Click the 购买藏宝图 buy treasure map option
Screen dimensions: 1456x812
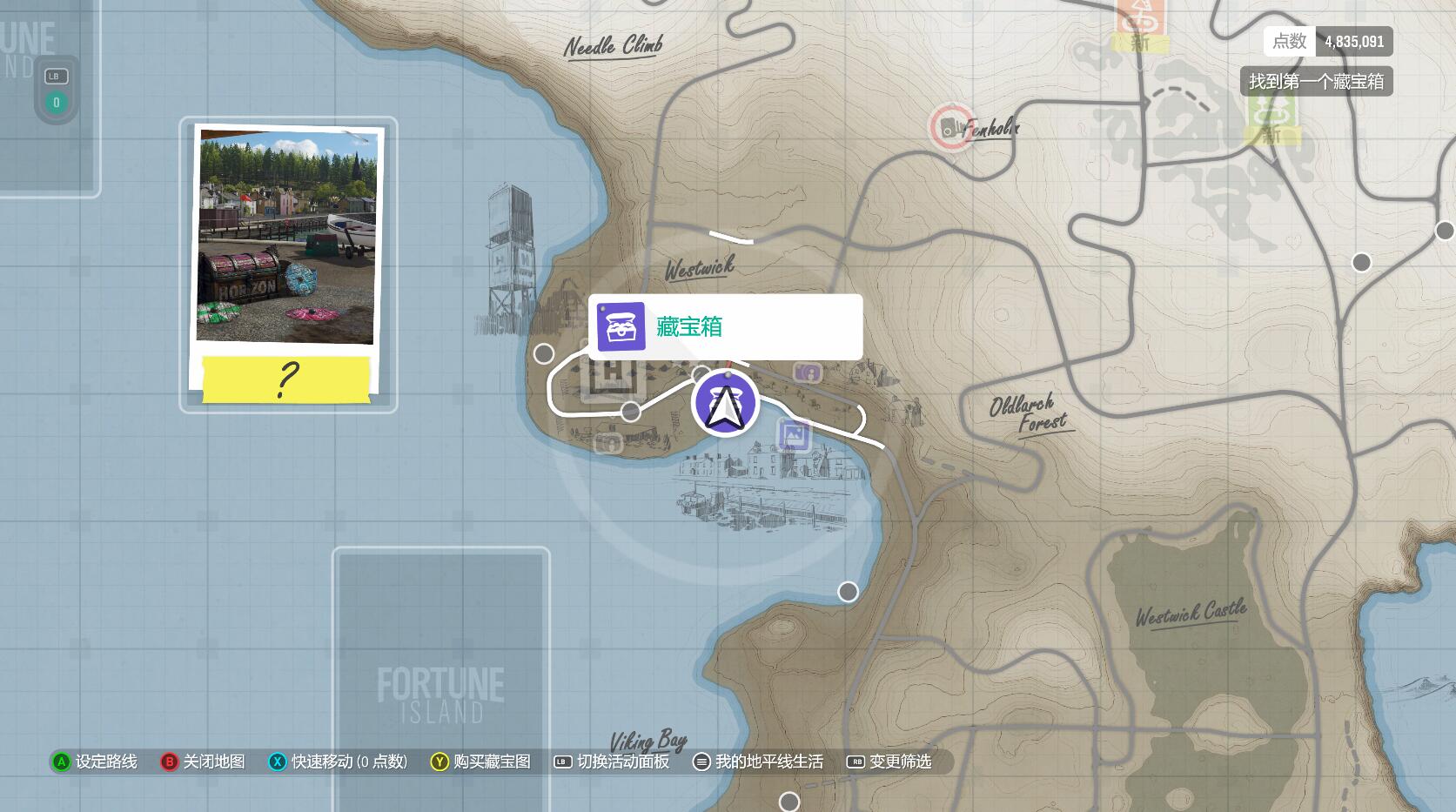pyautogui.click(x=480, y=762)
